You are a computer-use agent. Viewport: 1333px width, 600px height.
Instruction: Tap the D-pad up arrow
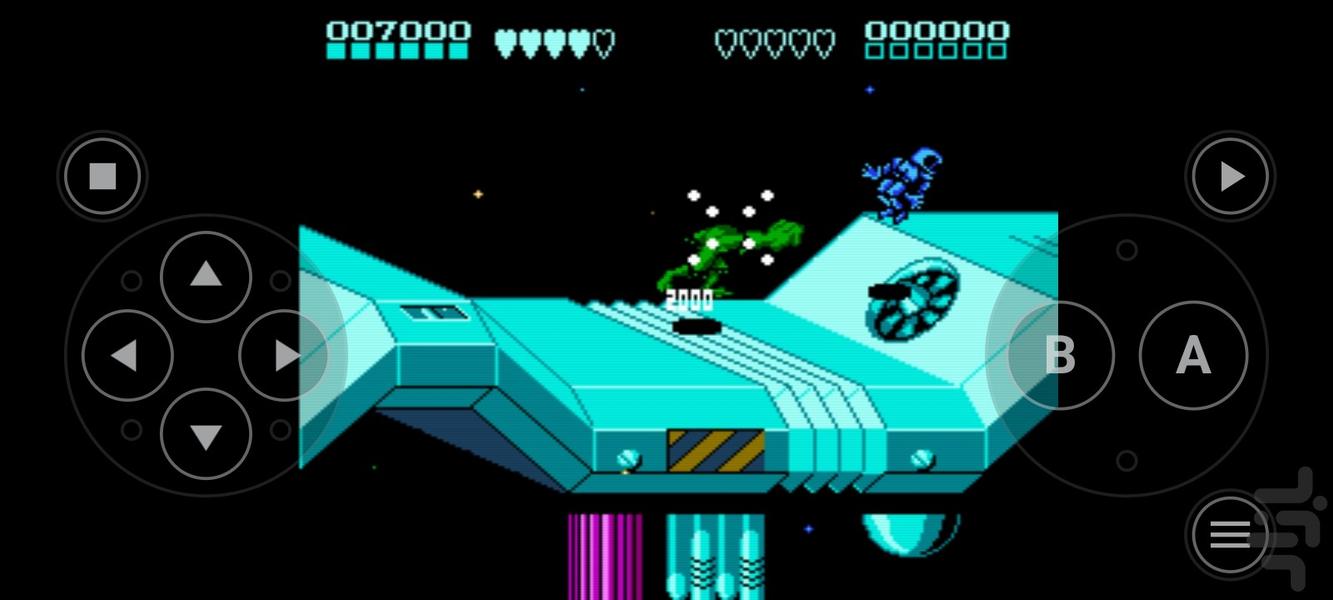pos(206,276)
